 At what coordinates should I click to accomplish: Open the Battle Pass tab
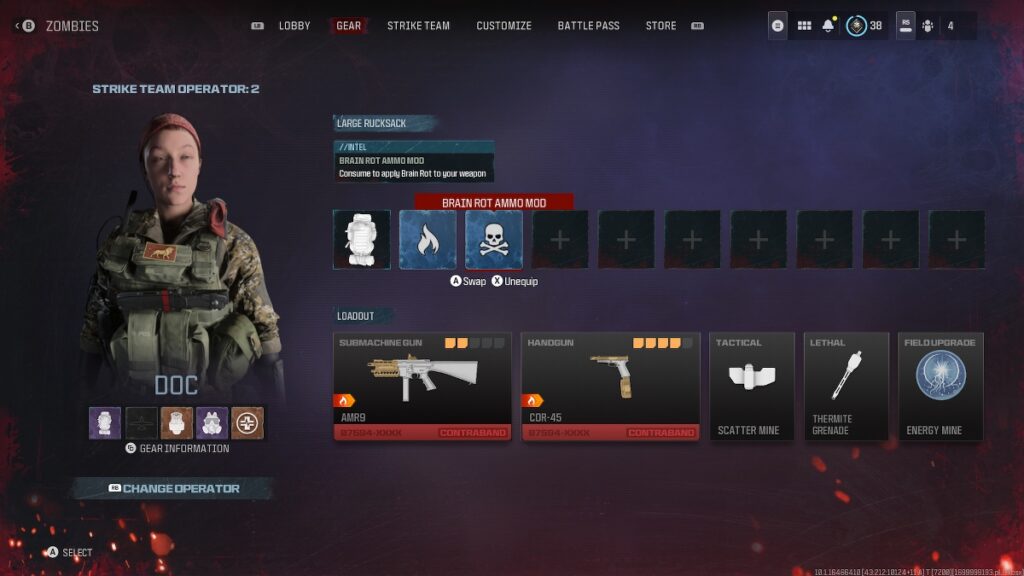[x=587, y=26]
